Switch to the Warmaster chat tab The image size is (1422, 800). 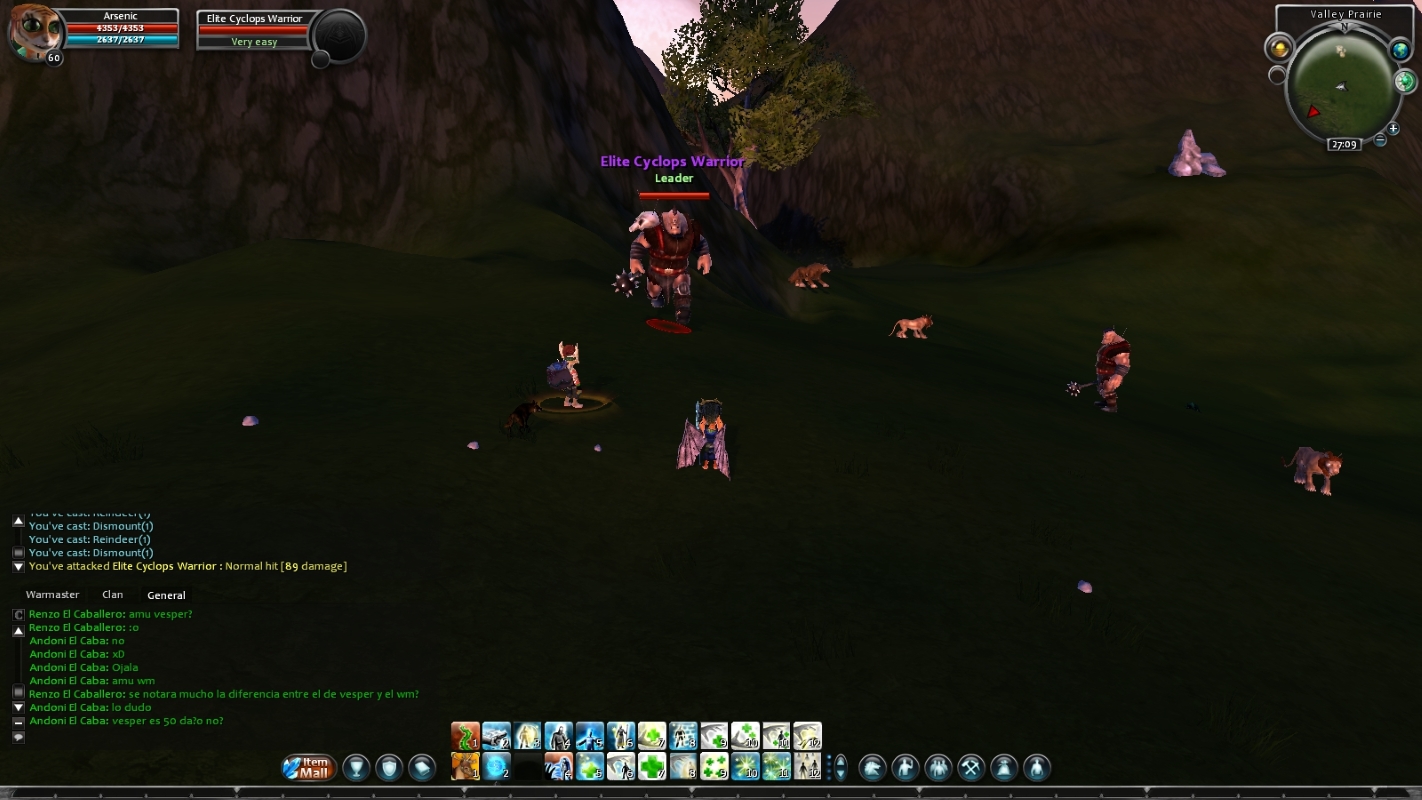click(52, 595)
